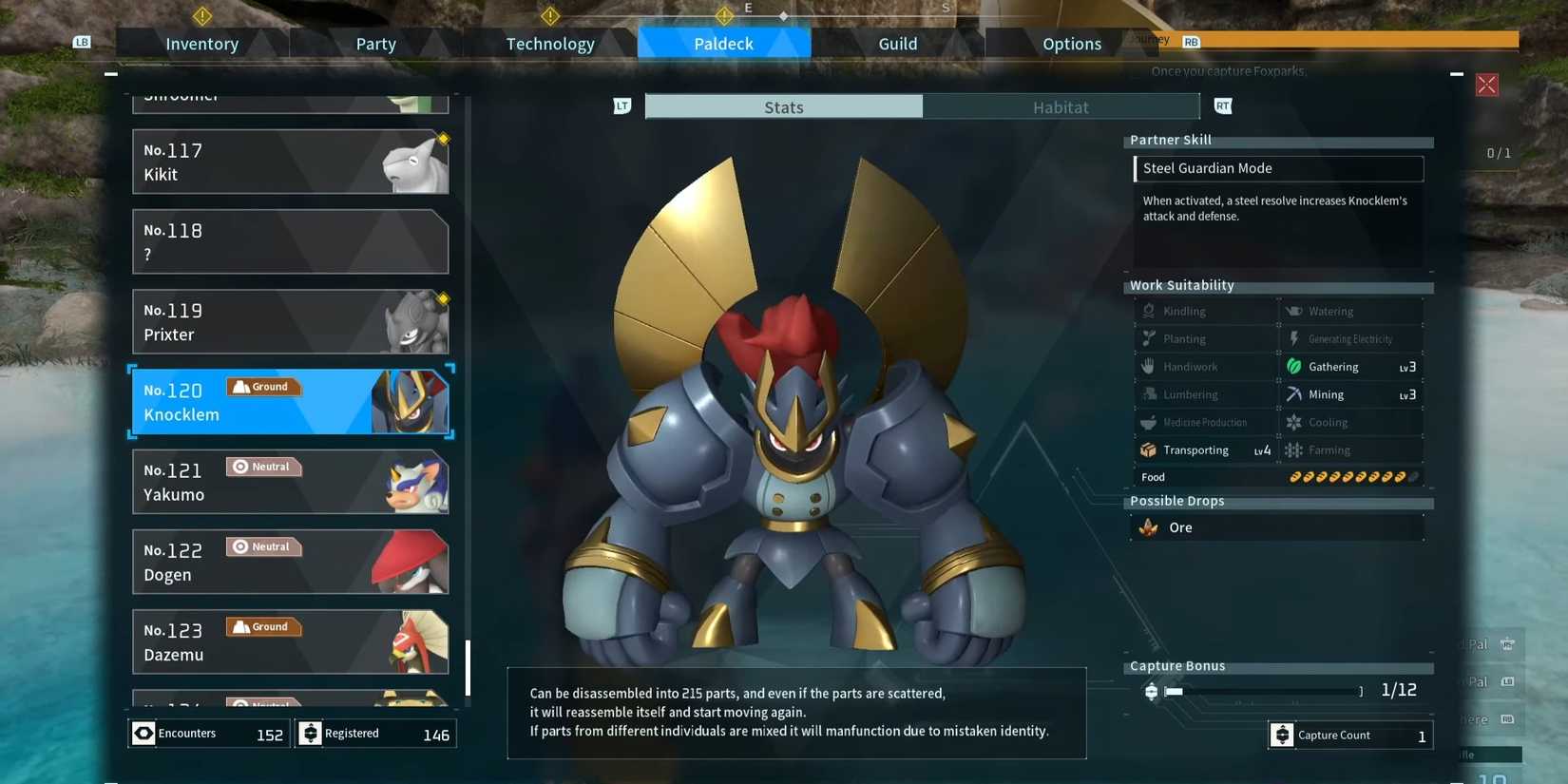Click the Knocklem No.120 entry
Image resolution: width=1568 pixels, height=784 pixels.
pos(290,402)
